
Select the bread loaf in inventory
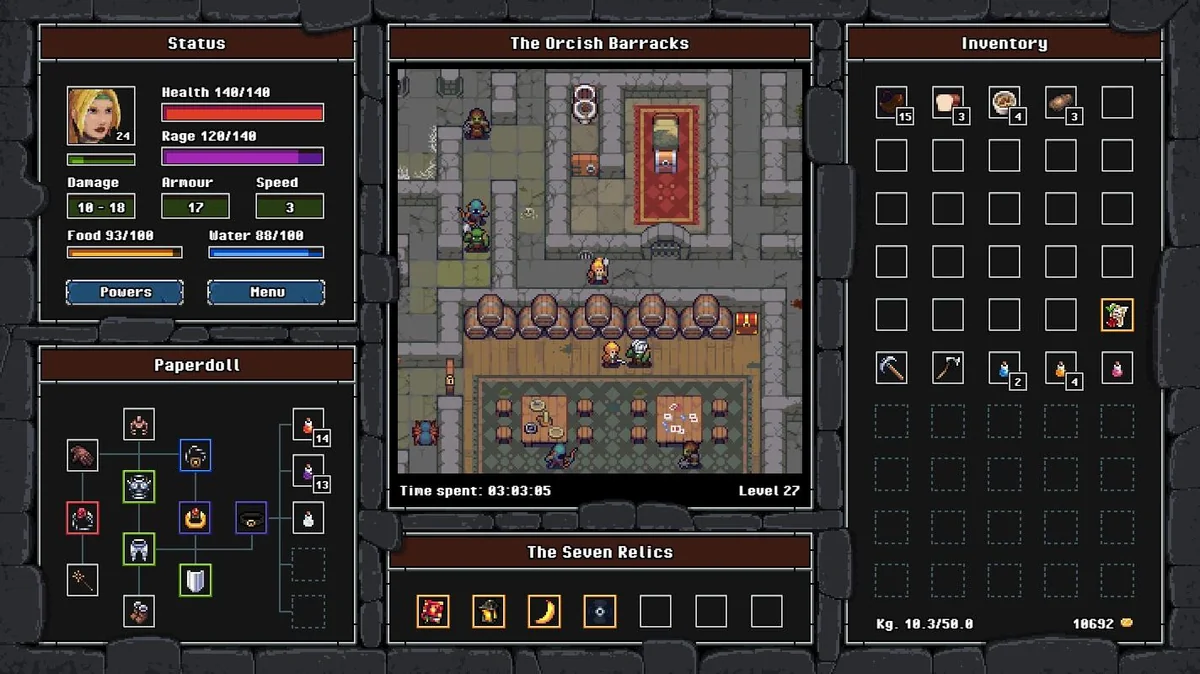947,102
